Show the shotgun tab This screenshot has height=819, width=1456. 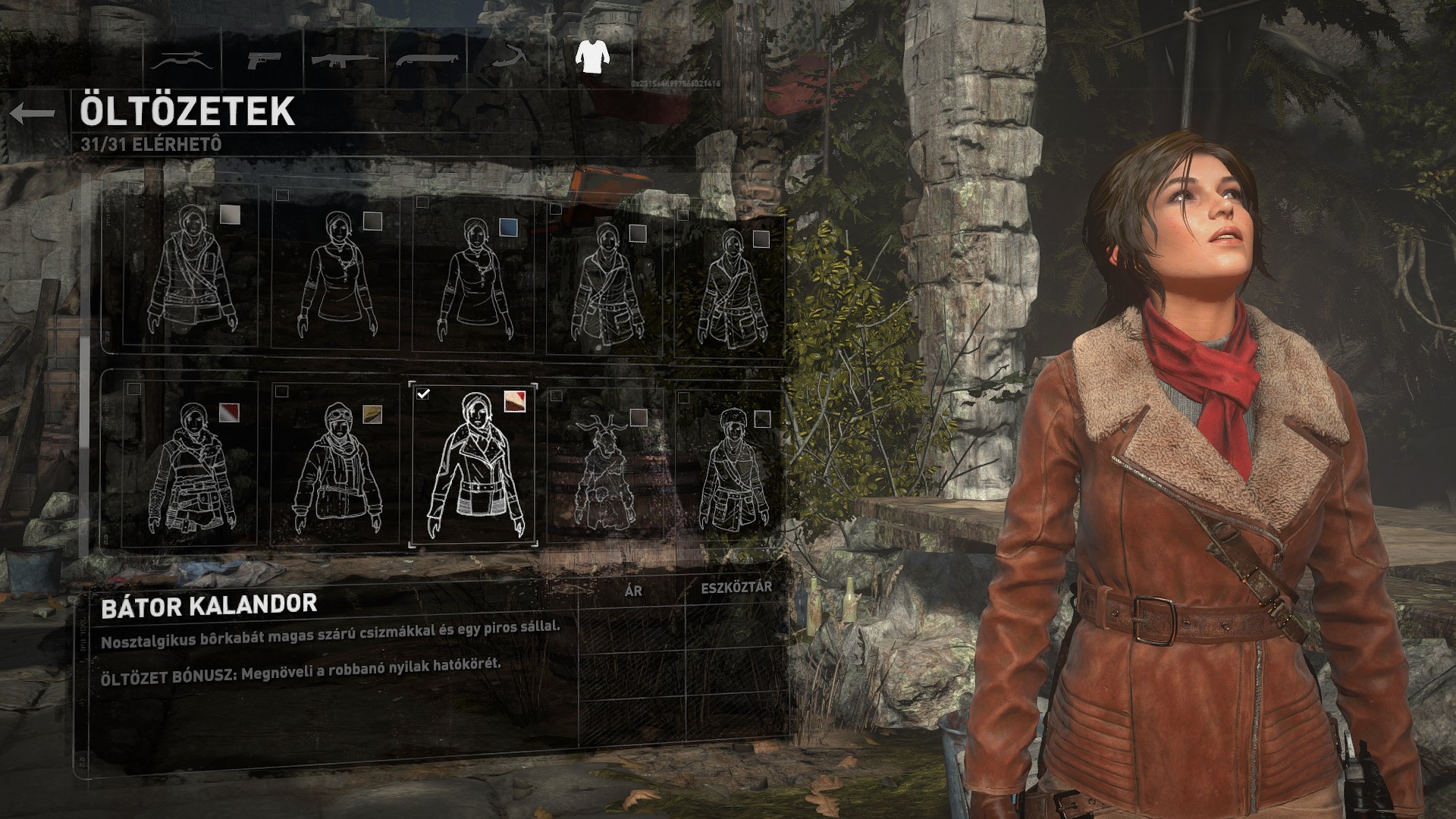click(x=426, y=58)
